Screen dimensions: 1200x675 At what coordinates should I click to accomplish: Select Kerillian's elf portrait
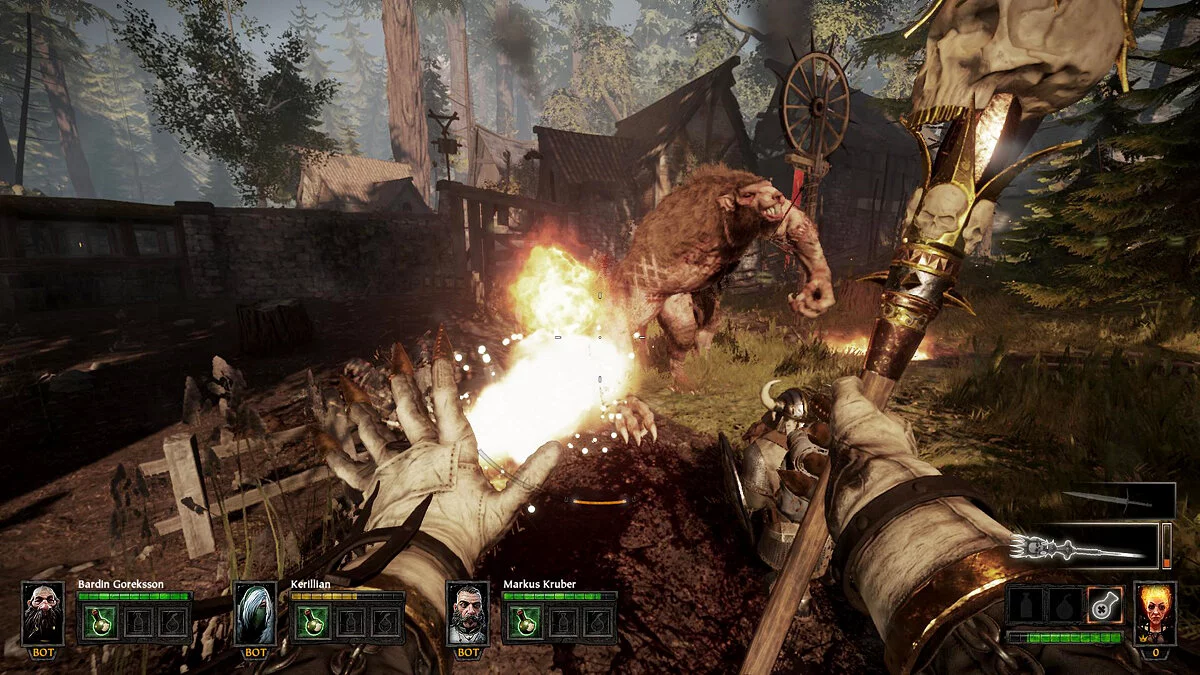click(255, 613)
